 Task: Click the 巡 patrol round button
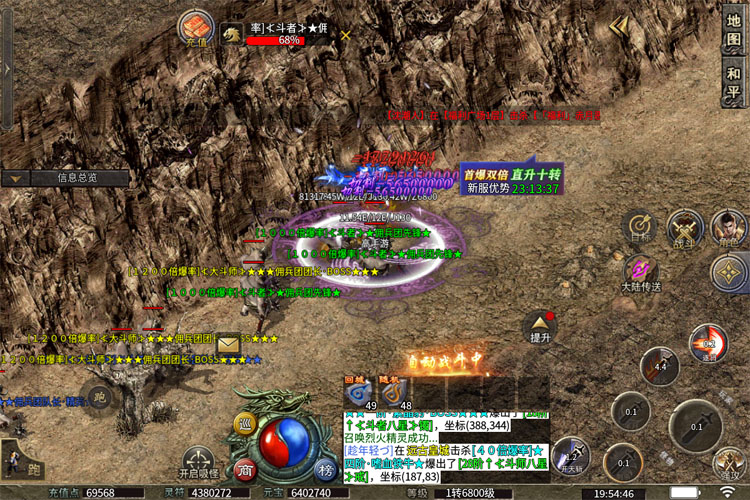[244, 425]
